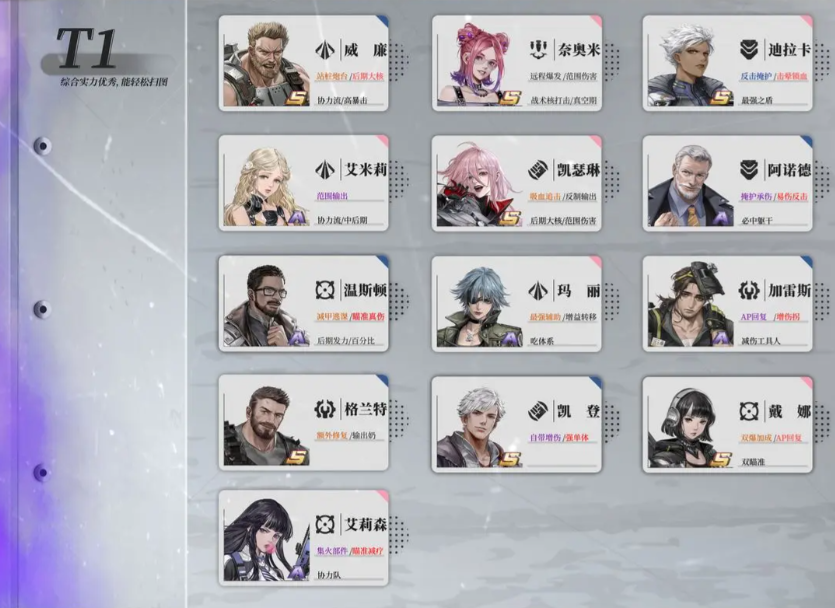
Task: Select the 加雷斯 character card
Action: pyautogui.click(x=727, y=303)
